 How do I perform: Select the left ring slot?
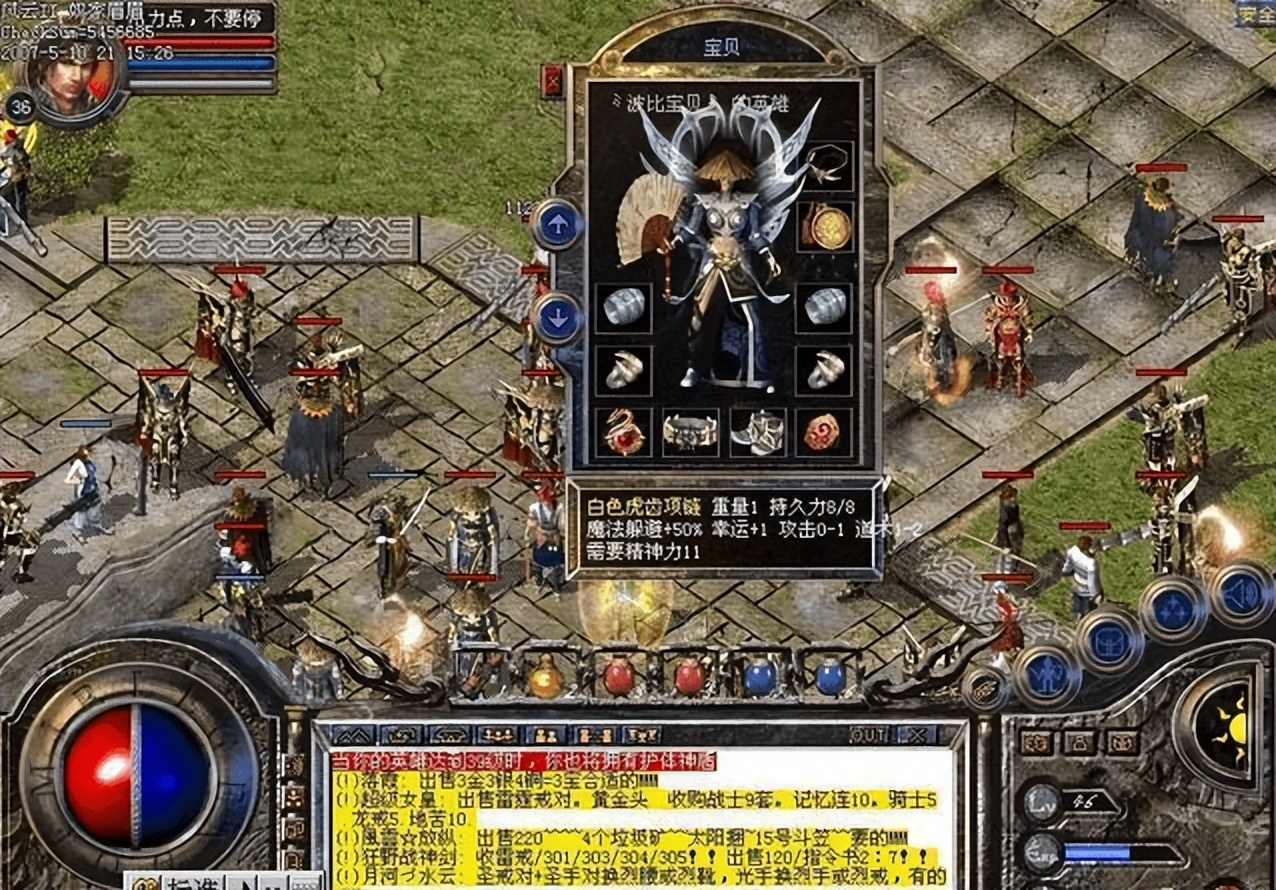(623, 370)
